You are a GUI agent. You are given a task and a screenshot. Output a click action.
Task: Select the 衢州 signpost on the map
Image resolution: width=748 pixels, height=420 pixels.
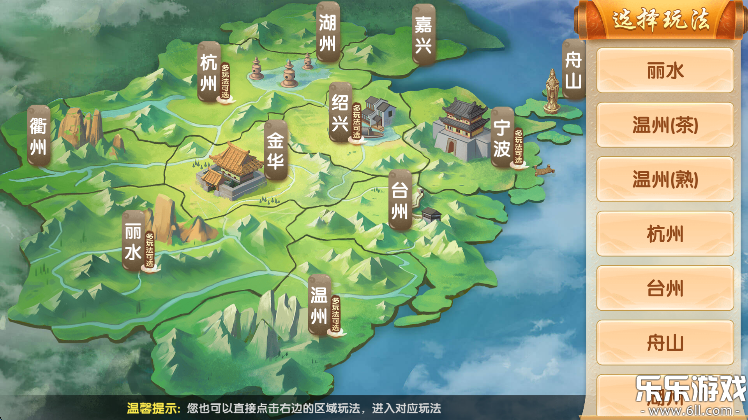click(x=39, y=139)
